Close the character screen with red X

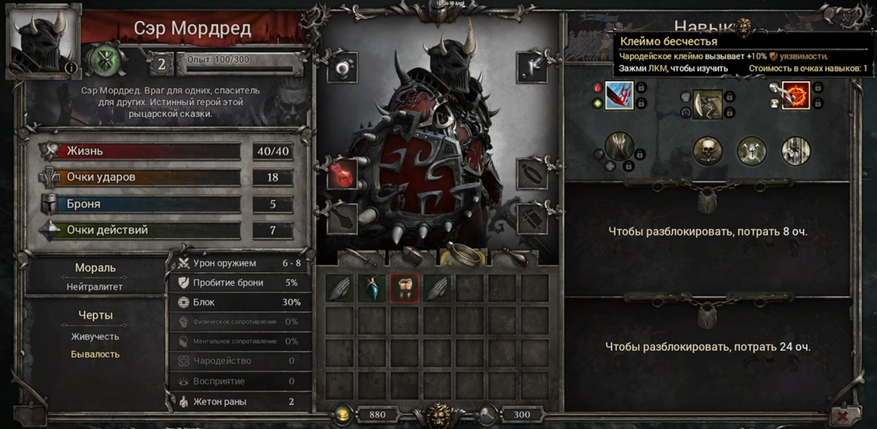[844, 414]
